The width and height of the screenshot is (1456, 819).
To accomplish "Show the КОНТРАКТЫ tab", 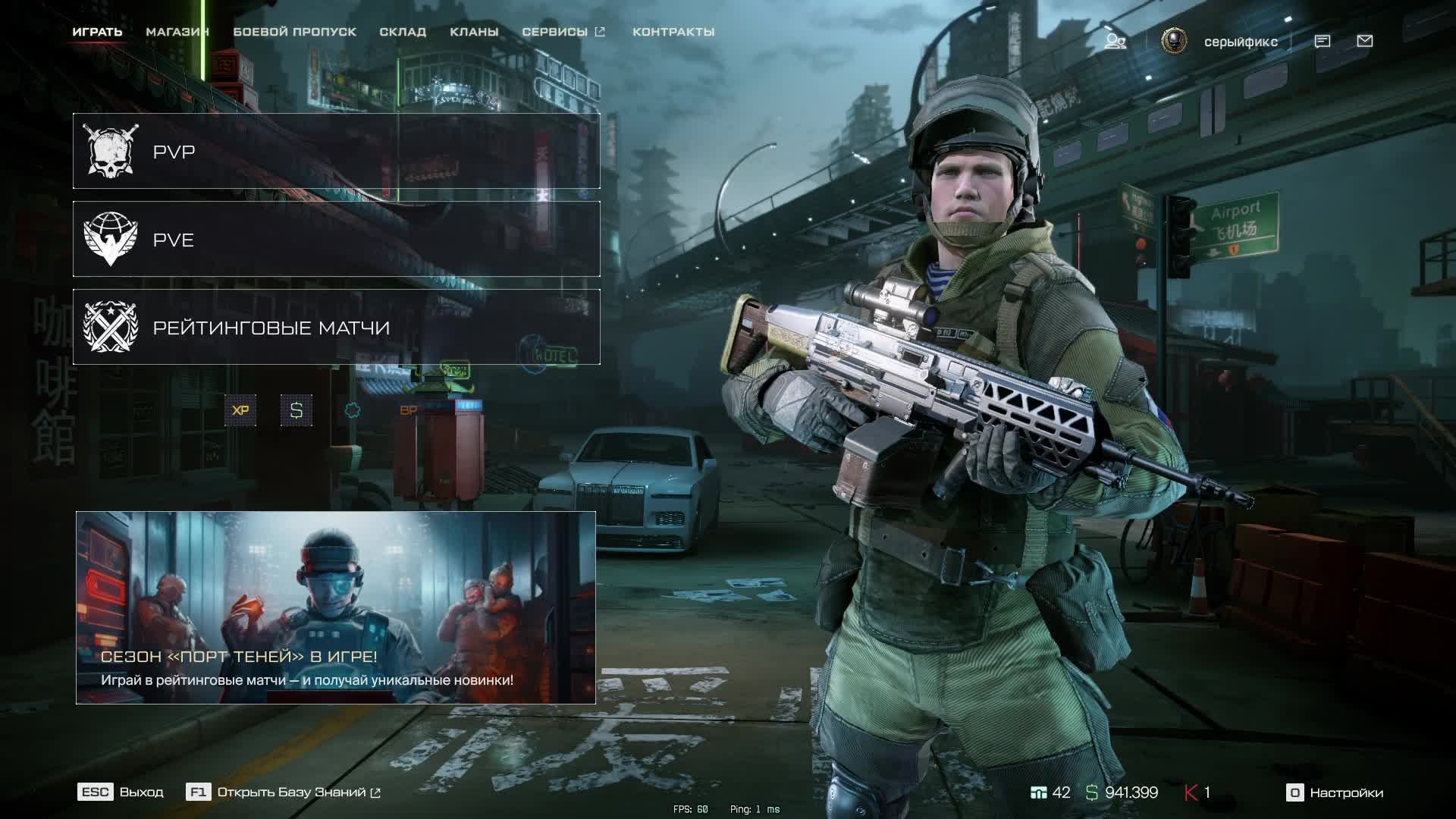I will click(673, 32).
